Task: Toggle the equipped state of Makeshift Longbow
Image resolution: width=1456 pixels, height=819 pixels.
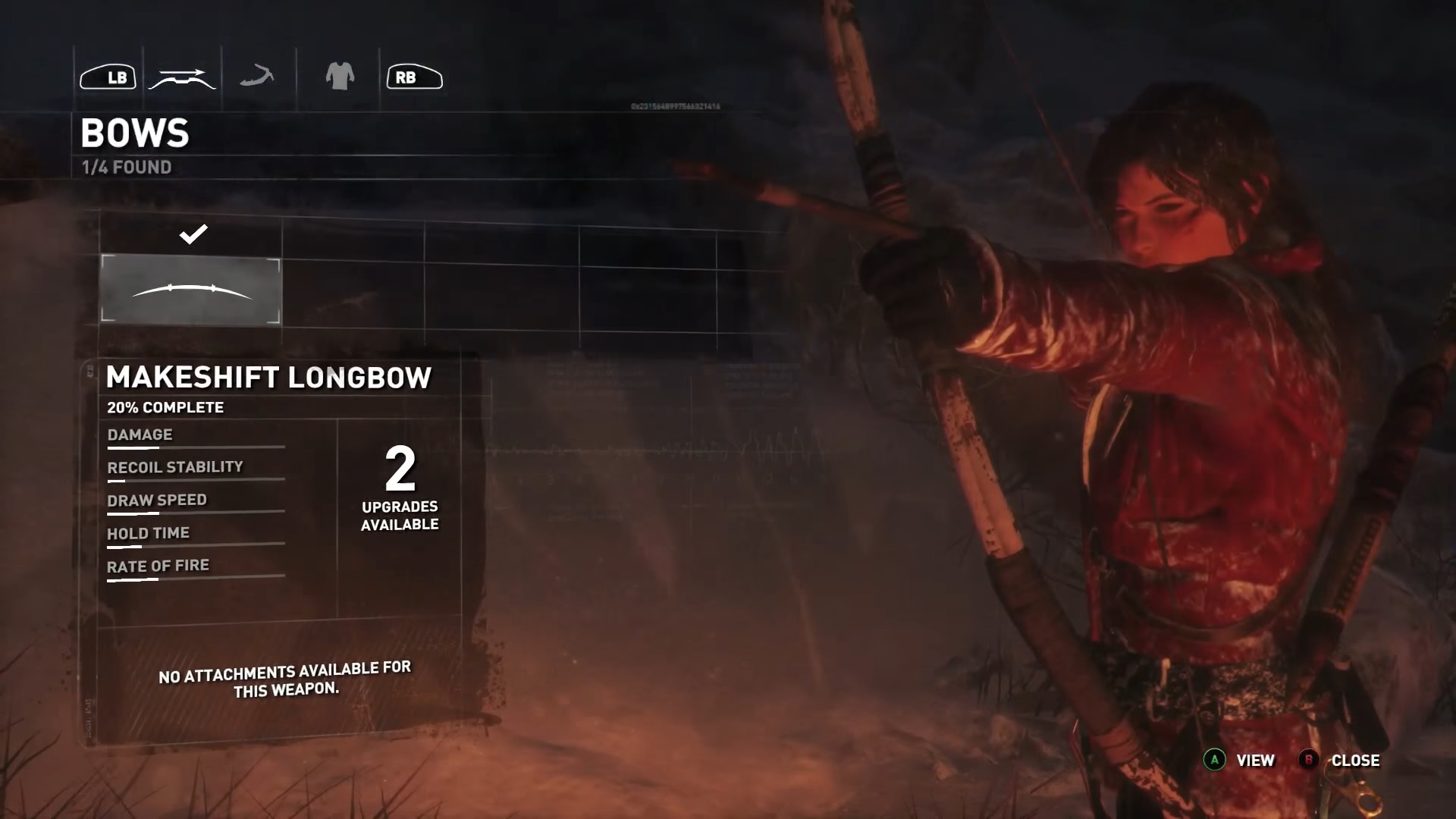Action: (x=190, y=292)
